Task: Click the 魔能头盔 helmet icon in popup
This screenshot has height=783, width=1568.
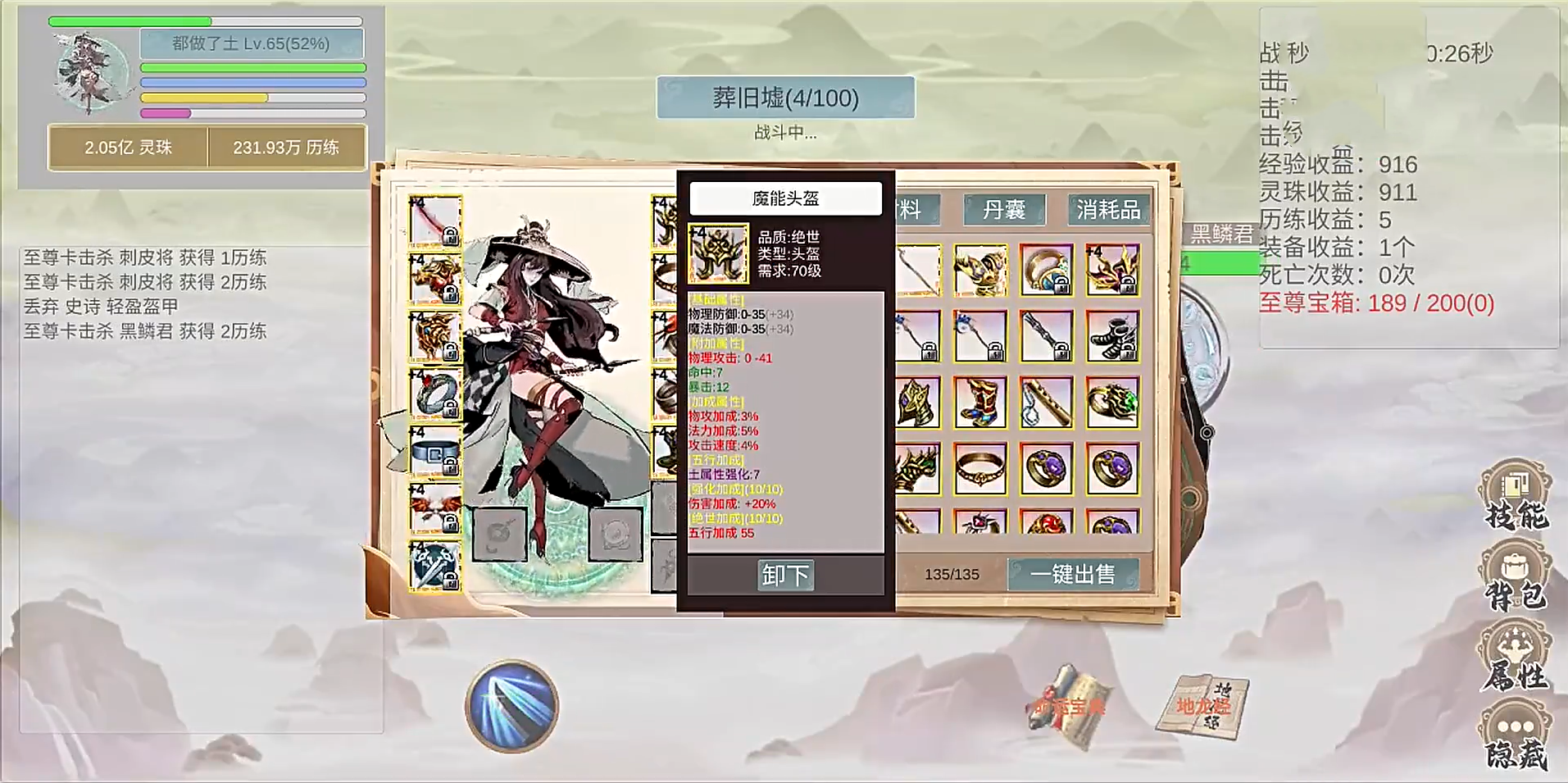Action: (720, 251)
